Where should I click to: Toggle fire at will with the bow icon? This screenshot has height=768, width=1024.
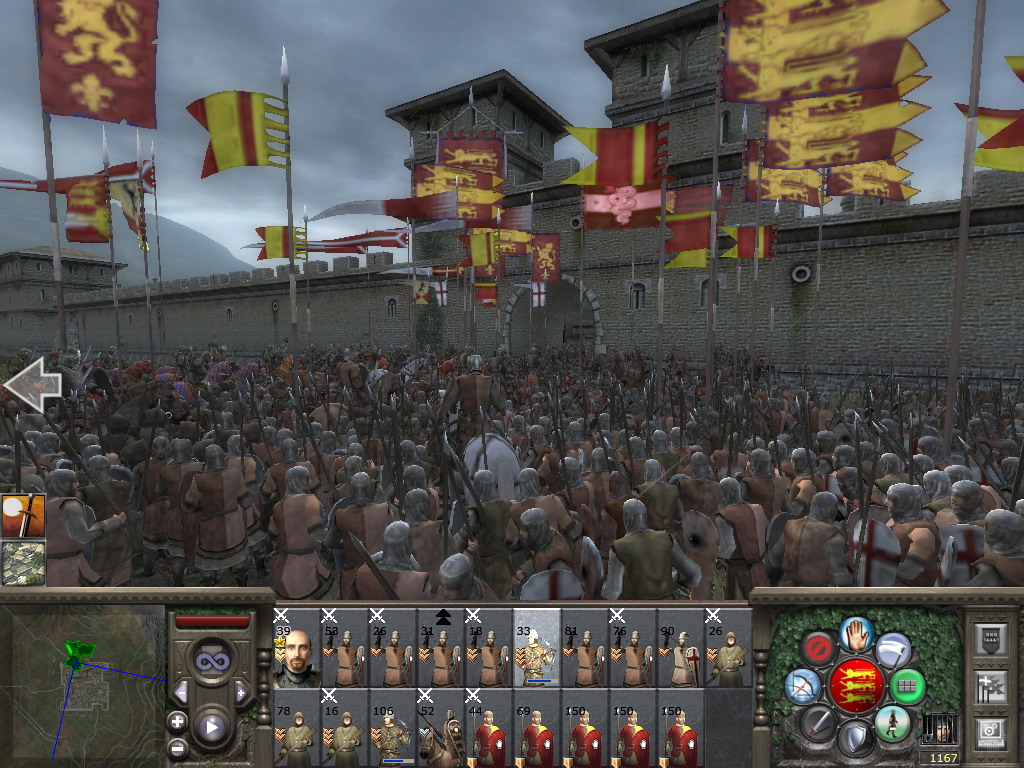point(803,686)
